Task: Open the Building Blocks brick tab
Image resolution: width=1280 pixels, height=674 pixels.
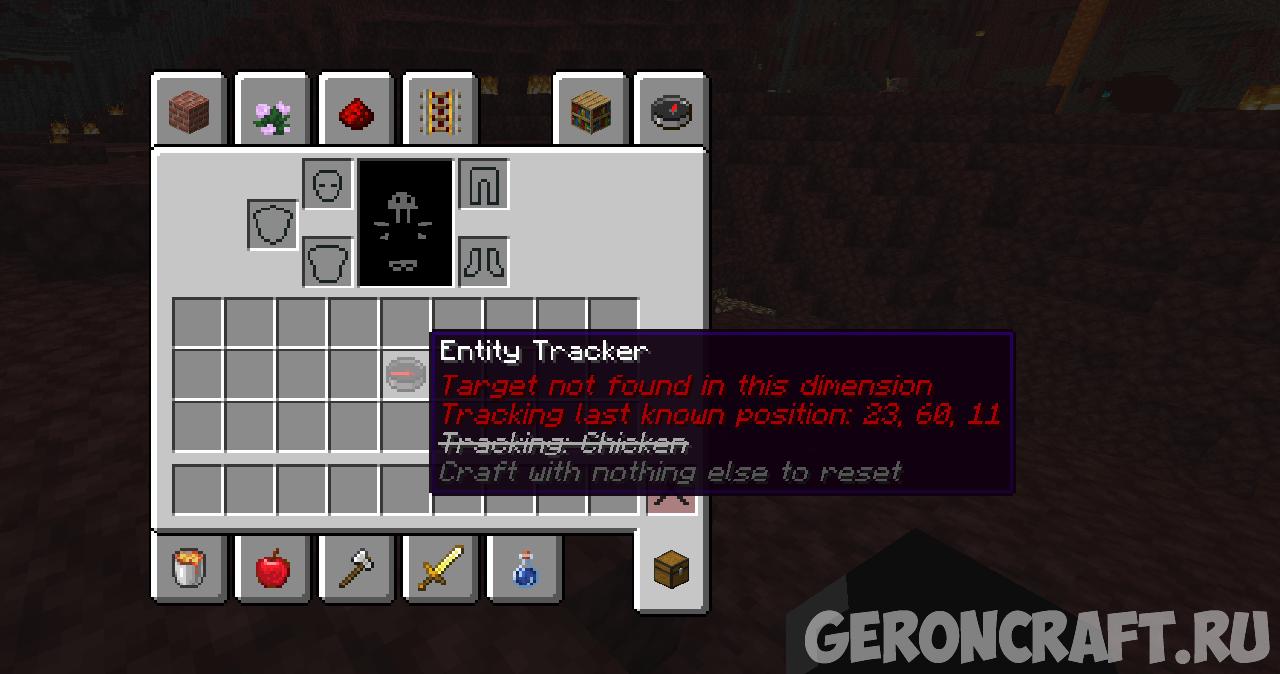Action: [189, 110]
